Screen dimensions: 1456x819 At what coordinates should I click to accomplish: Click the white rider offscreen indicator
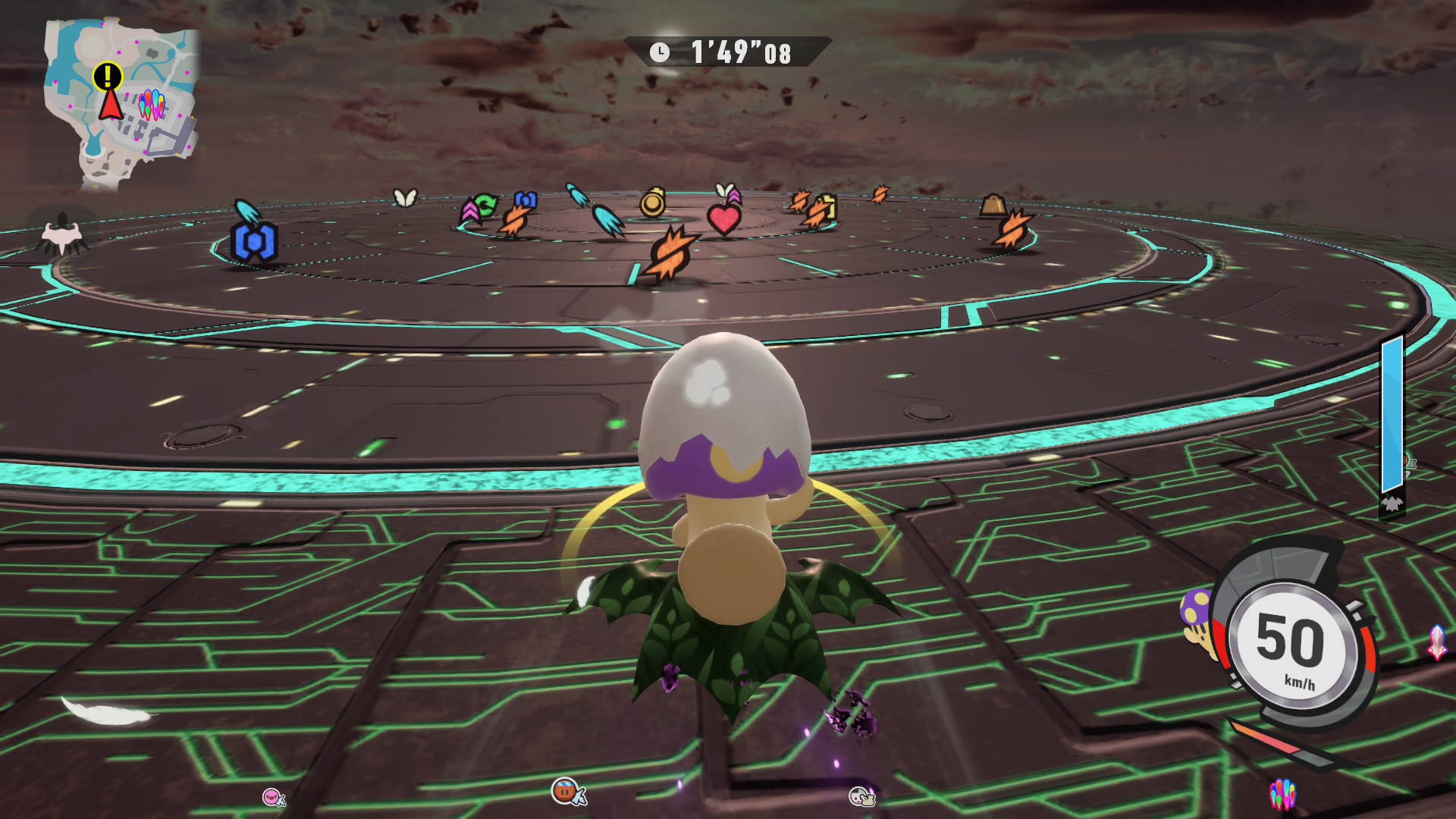pos(861,796)
